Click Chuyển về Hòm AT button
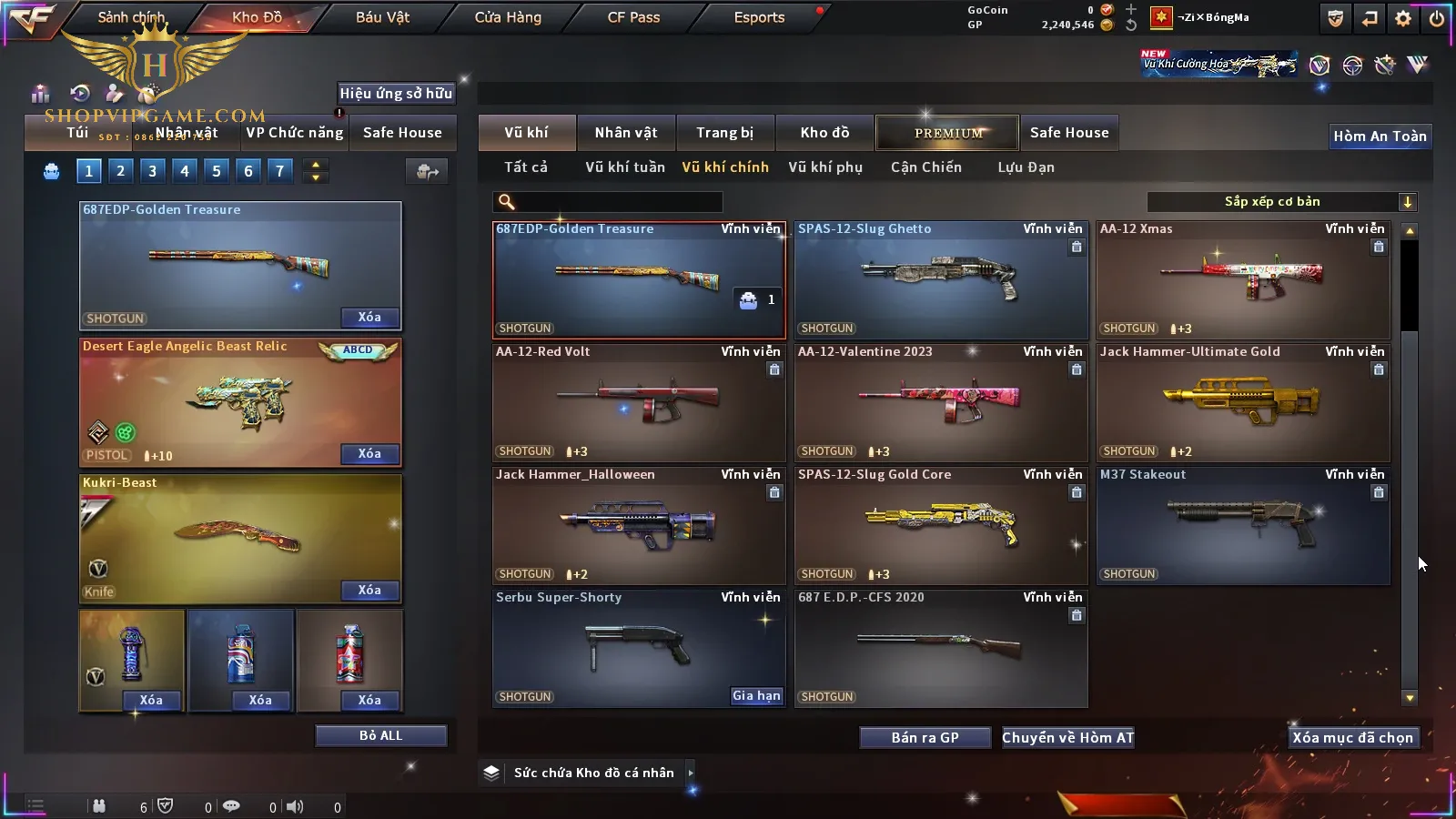The image size is (1456, 819). 1067,738
